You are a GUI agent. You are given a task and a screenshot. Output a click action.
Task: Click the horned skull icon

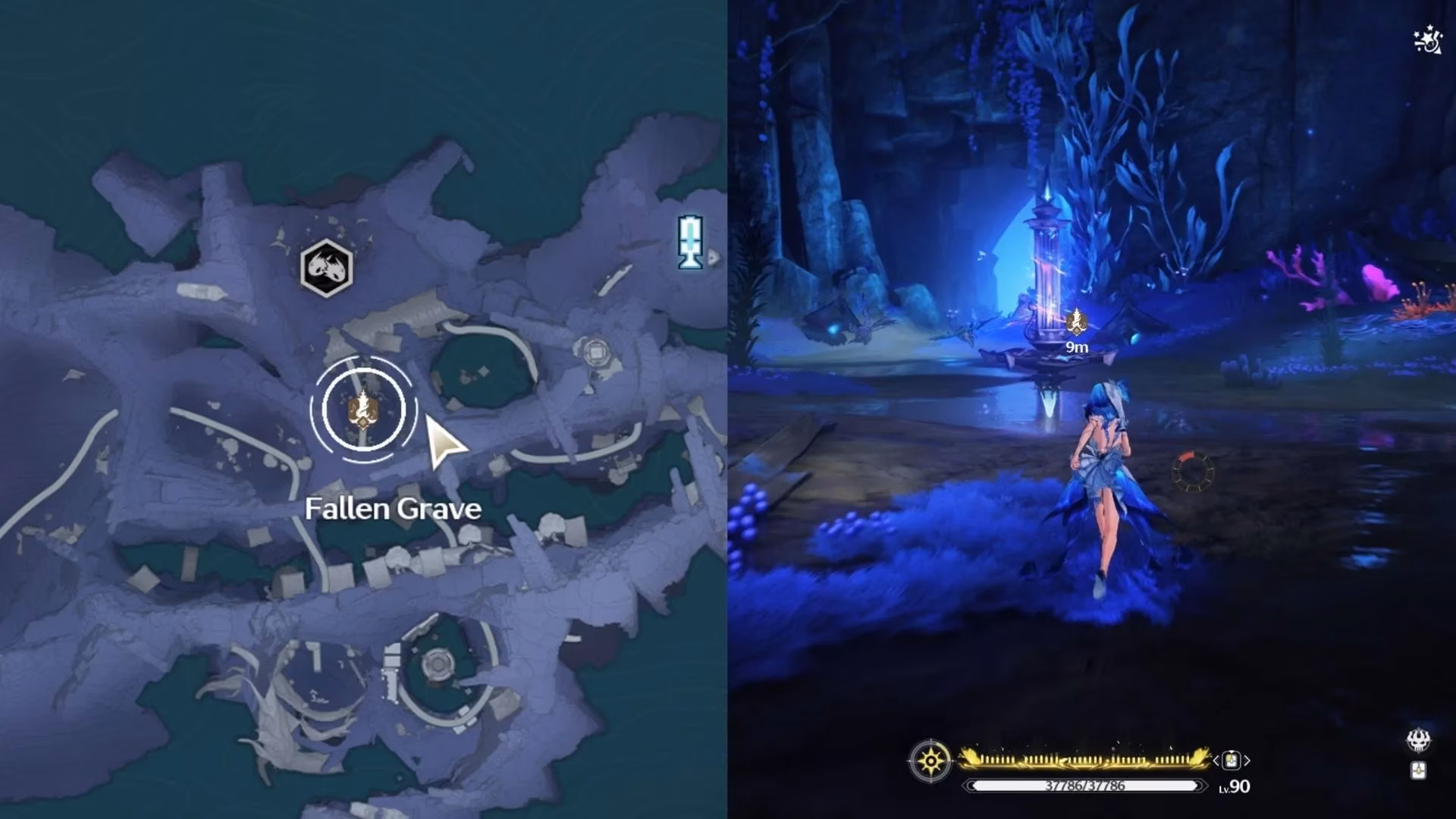[x=1418, y=740]
